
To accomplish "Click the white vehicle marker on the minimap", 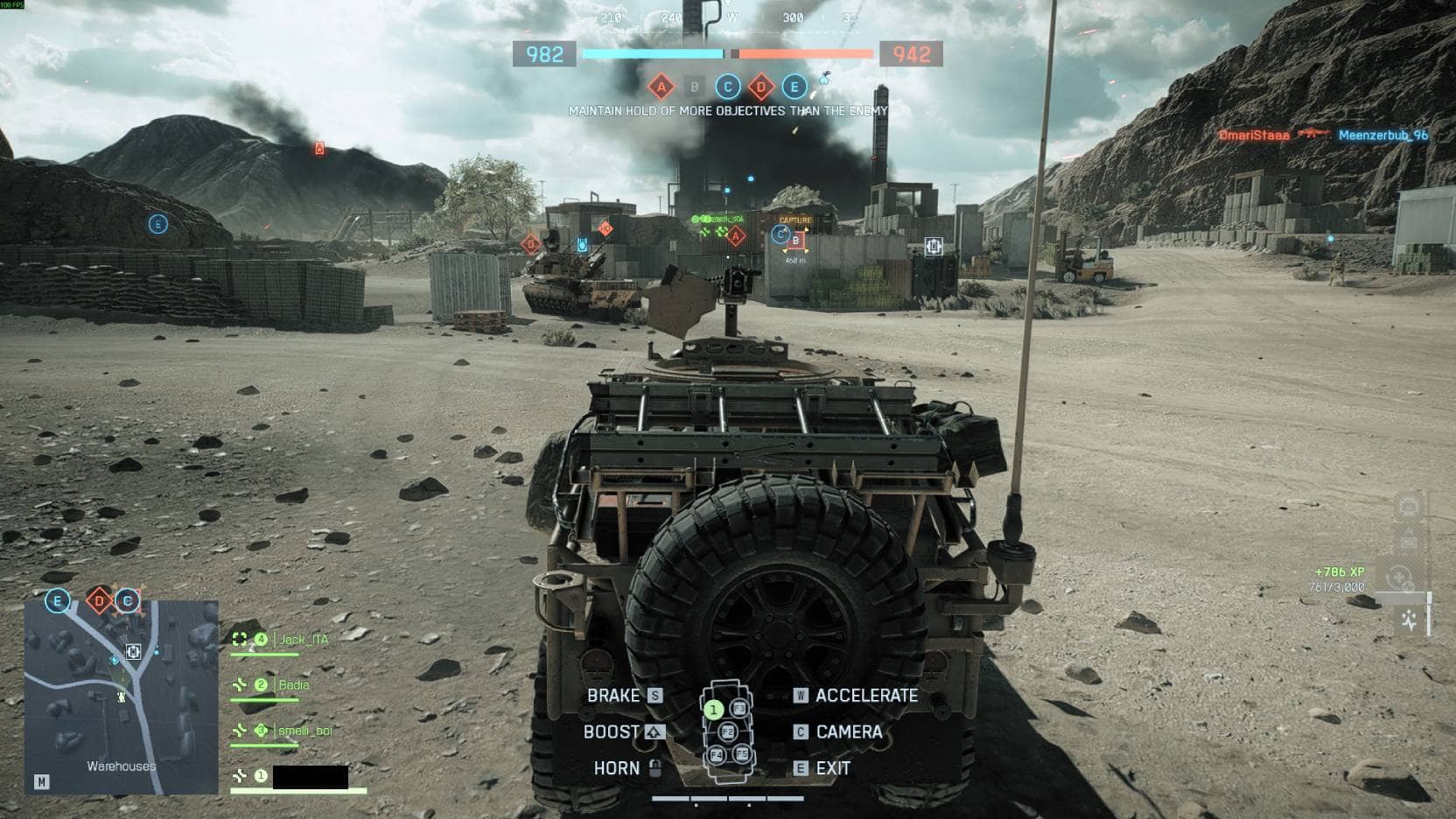I will point(133,651).
